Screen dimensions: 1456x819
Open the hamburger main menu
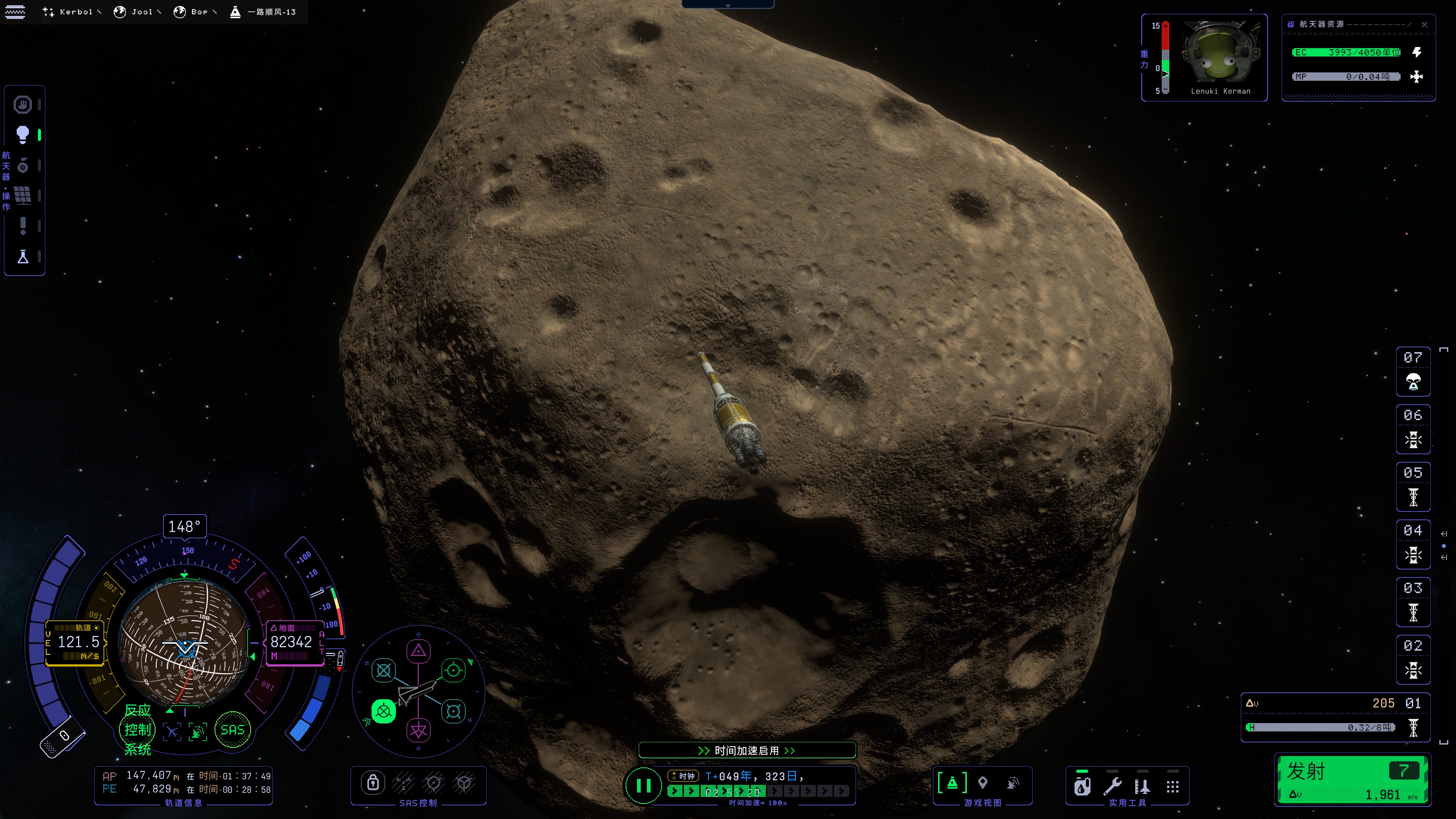(15, 11)
